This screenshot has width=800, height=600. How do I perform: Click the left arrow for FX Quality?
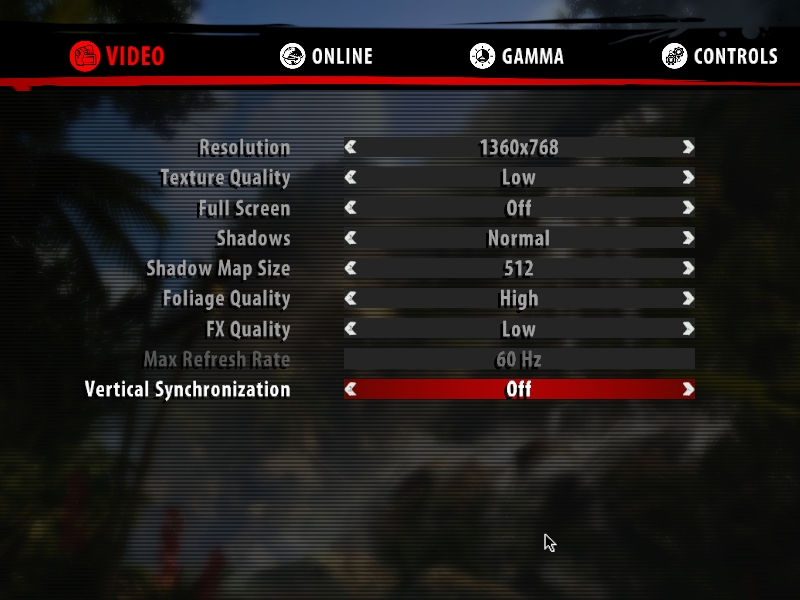click(x=351, y=329)
